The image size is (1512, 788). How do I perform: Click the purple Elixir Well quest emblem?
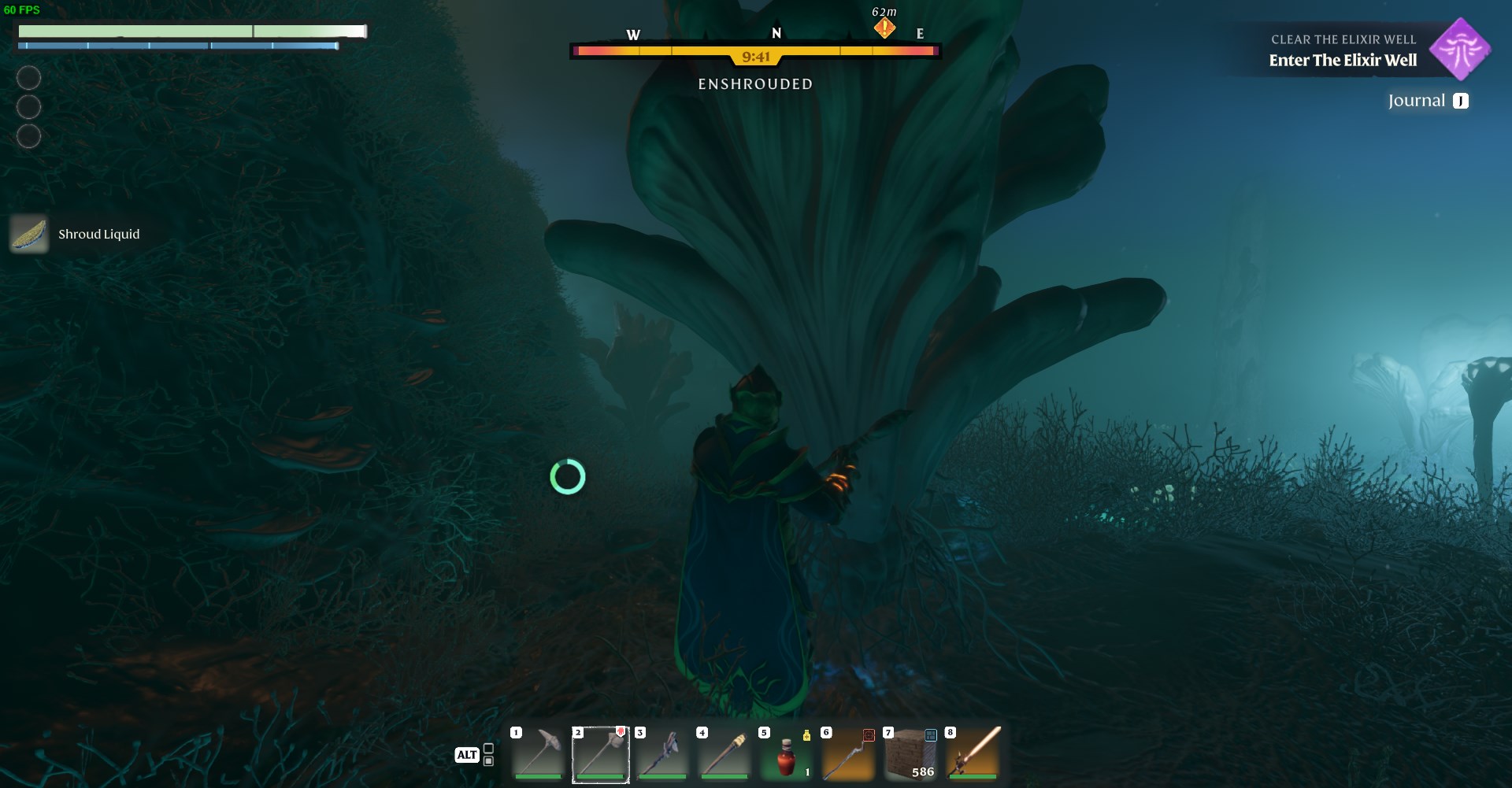coord(1460,50)
